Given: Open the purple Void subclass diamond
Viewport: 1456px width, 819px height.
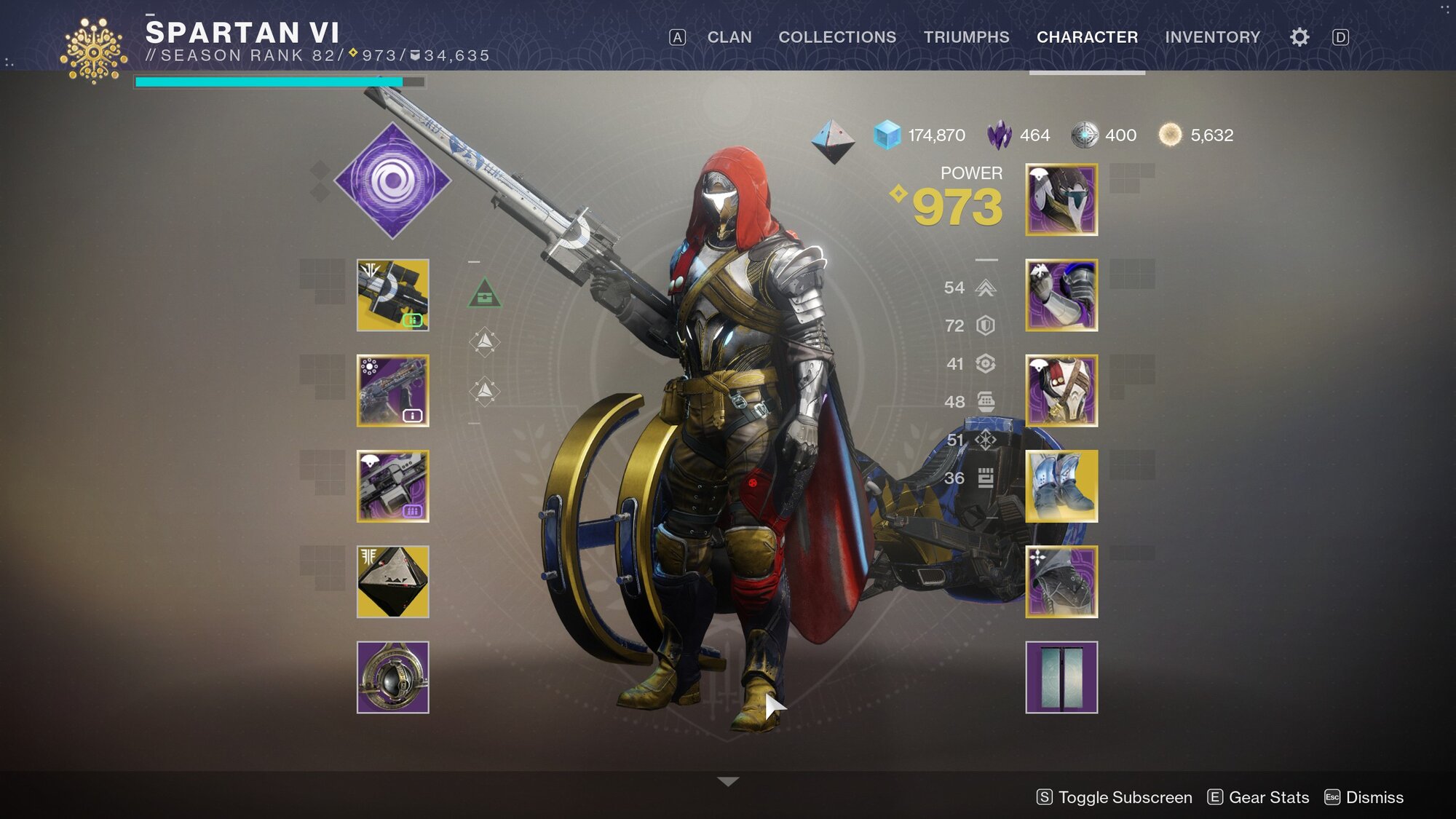Looking at the screenshot, I should 392,181.
